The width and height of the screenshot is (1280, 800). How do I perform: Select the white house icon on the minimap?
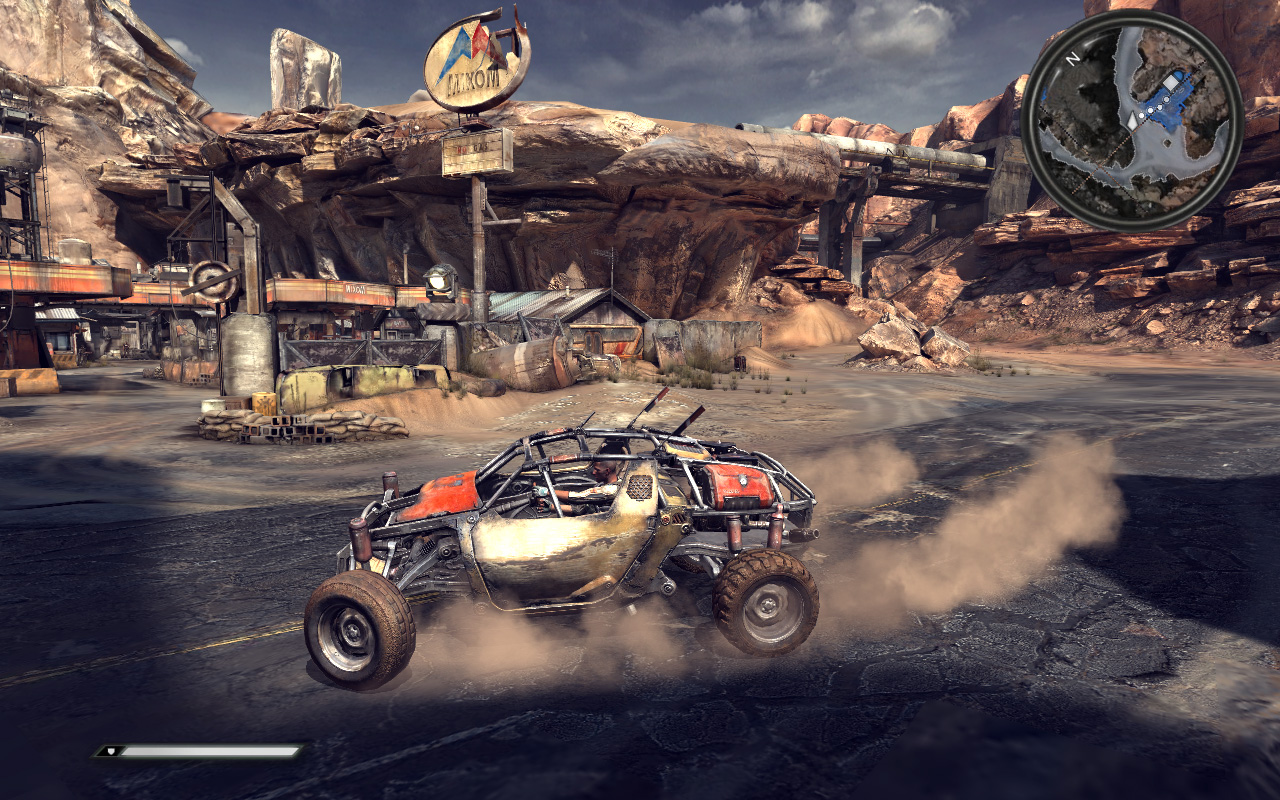pyautogui.click(x=1170, y=81)
